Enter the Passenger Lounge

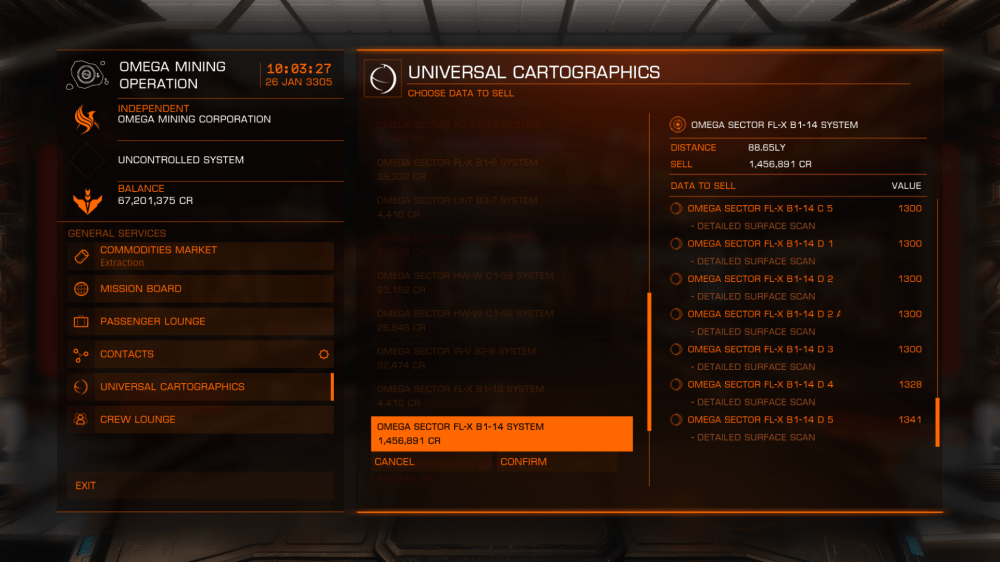point(200,322)
